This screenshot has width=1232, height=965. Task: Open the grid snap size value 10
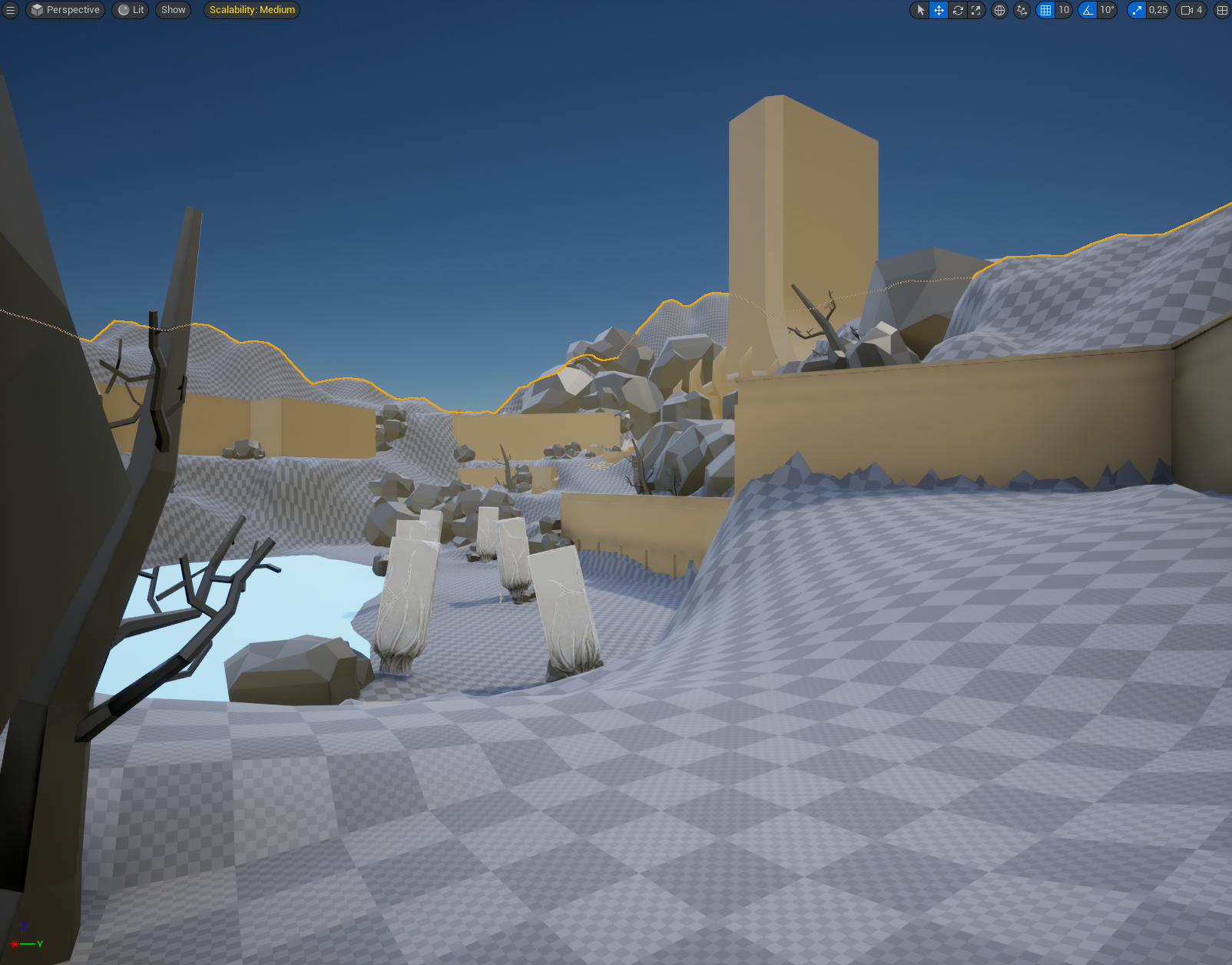tap(1063, 10)
